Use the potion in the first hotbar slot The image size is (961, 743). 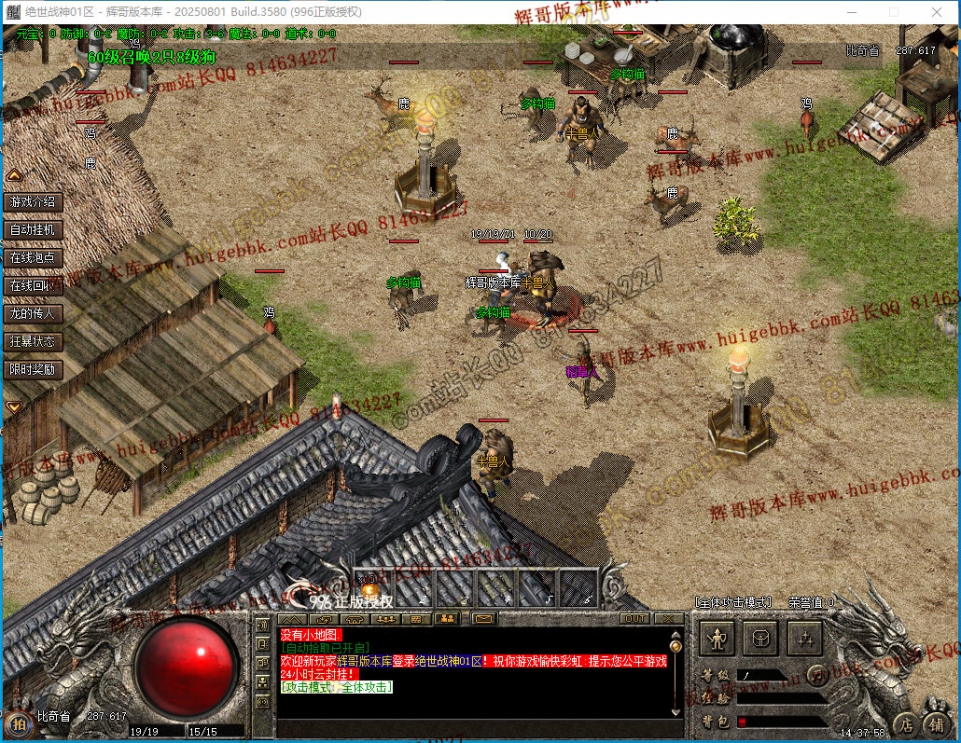point(371,587)
